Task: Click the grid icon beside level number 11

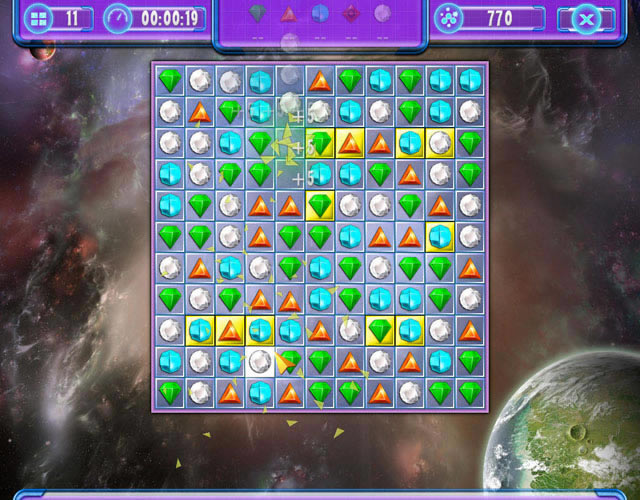Action: tap(39, 18)
